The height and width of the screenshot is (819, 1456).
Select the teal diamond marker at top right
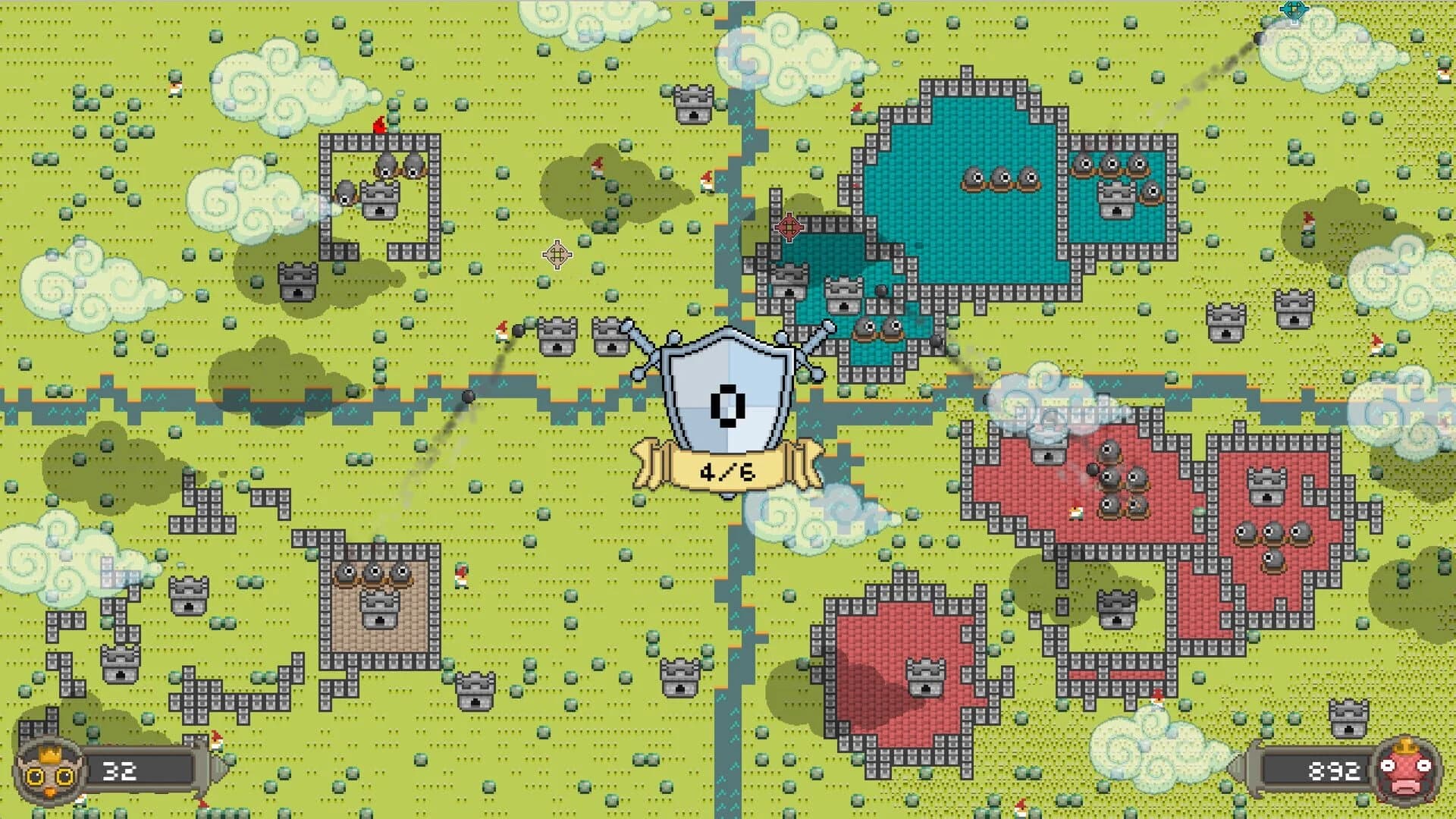pos(1294,11)
